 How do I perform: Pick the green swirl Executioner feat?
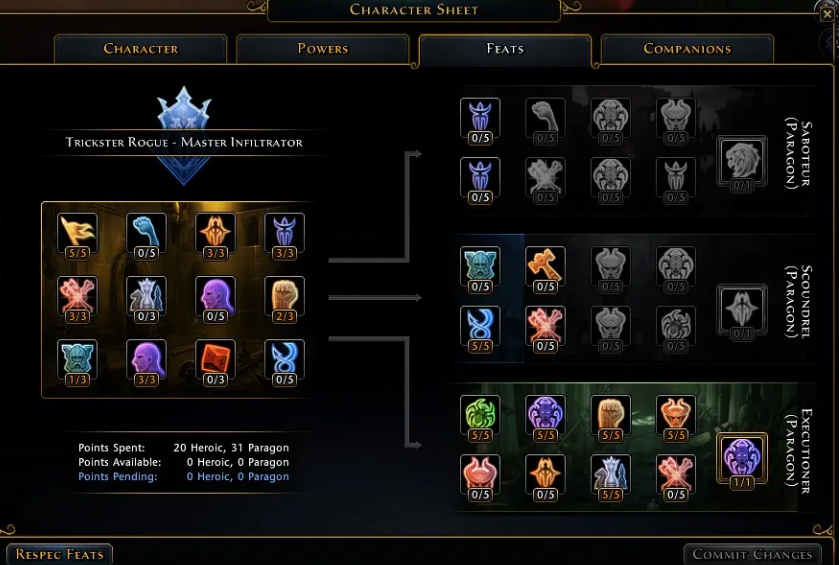click(480, 415)
